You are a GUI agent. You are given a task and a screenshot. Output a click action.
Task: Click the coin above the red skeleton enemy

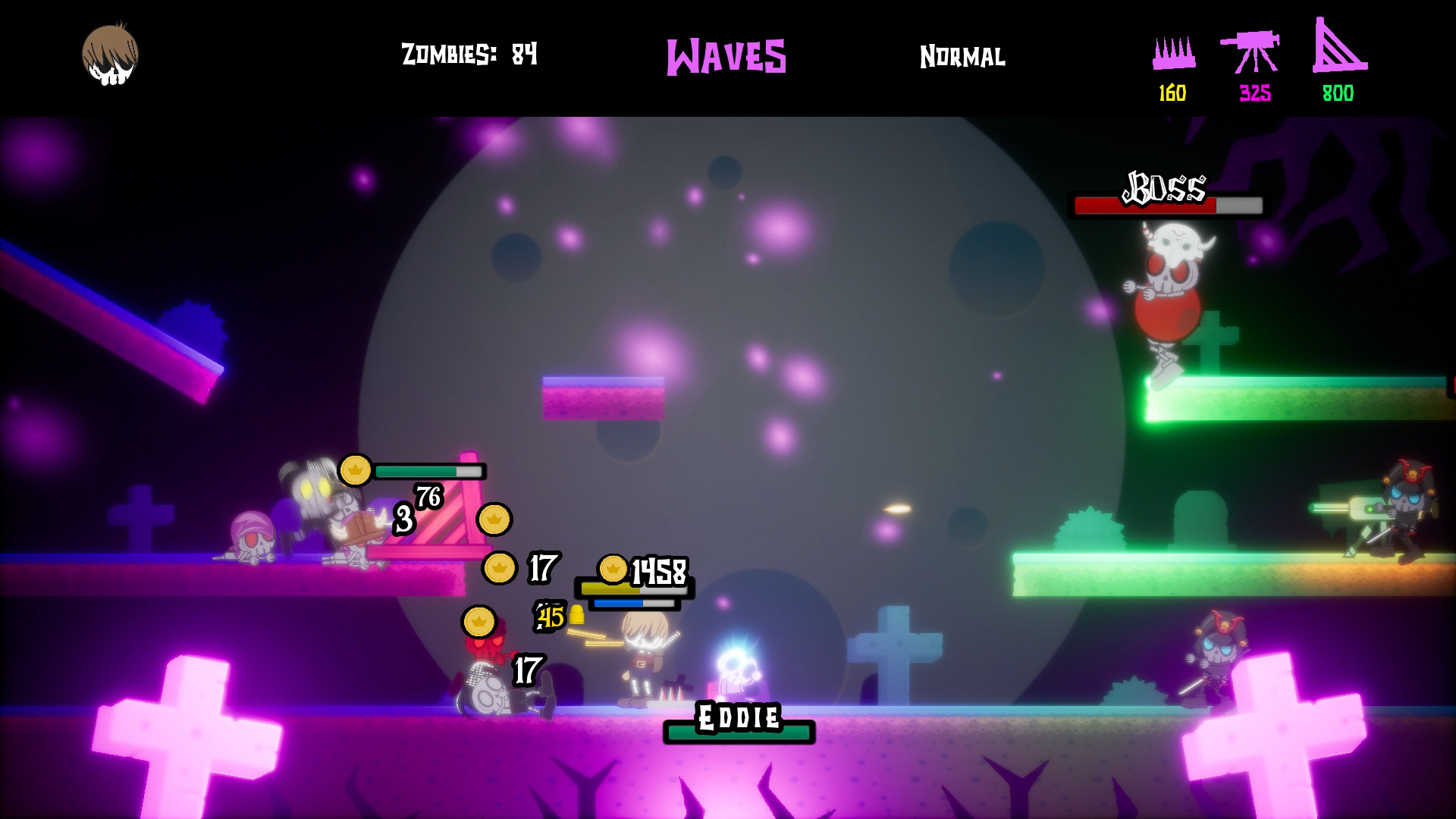click(479, 622)
